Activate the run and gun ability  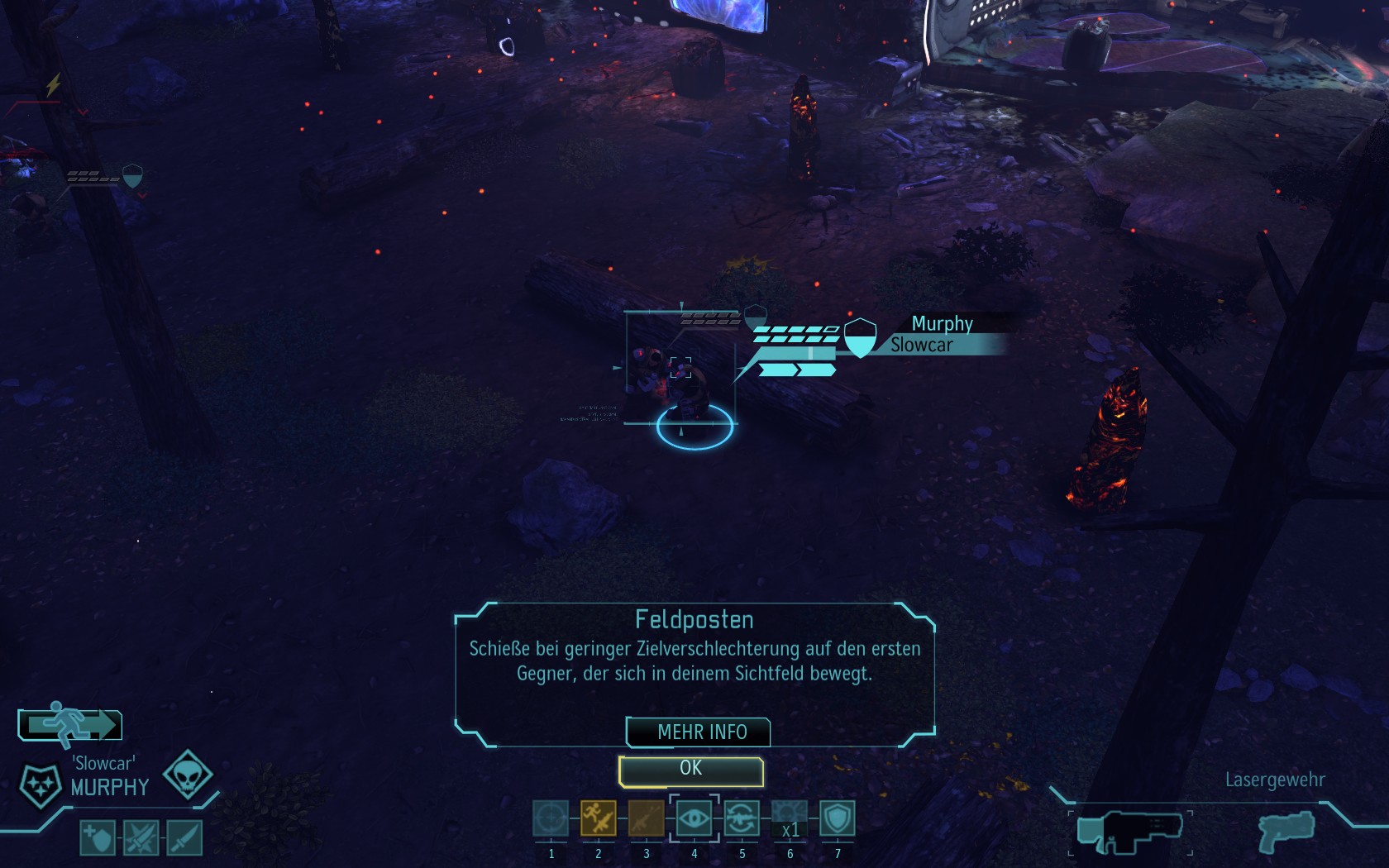[598, 819]
